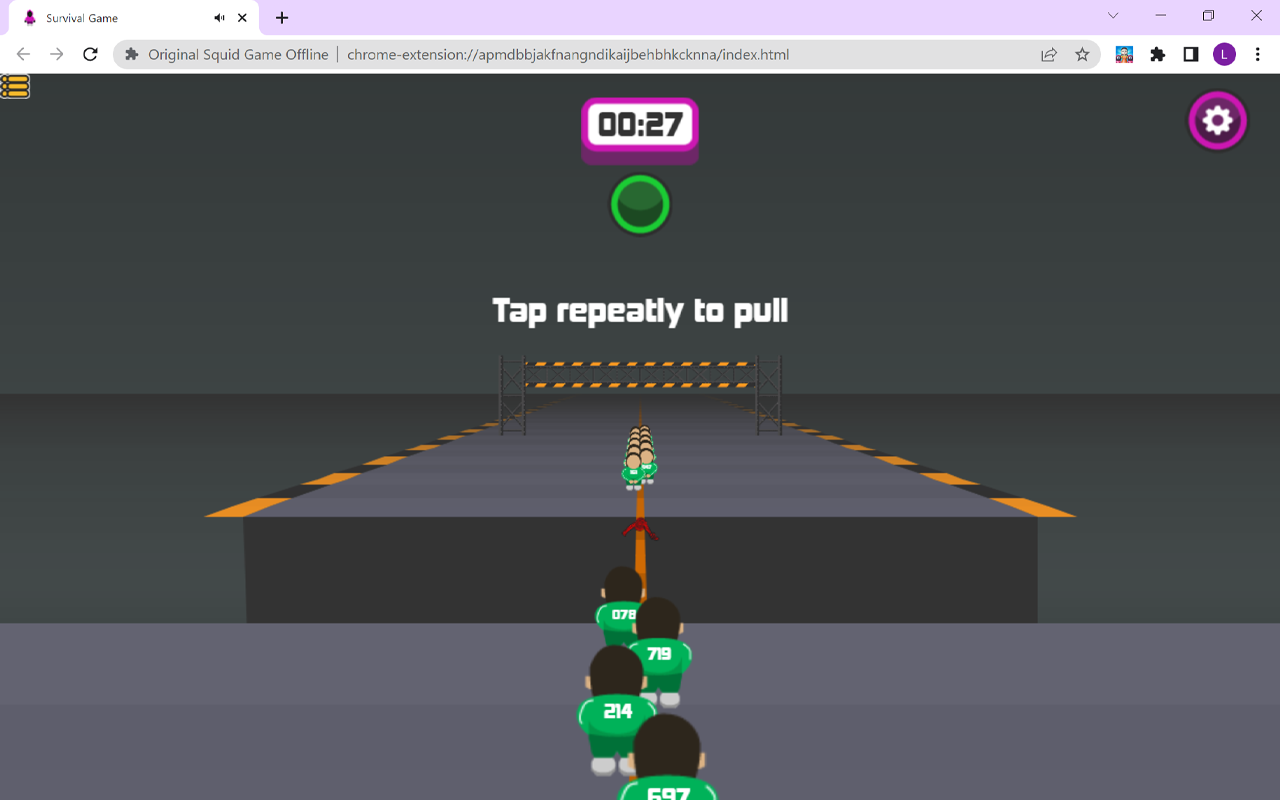Bookmark the page using the star icon
Screen dimensions: 1280x800
1082,55
